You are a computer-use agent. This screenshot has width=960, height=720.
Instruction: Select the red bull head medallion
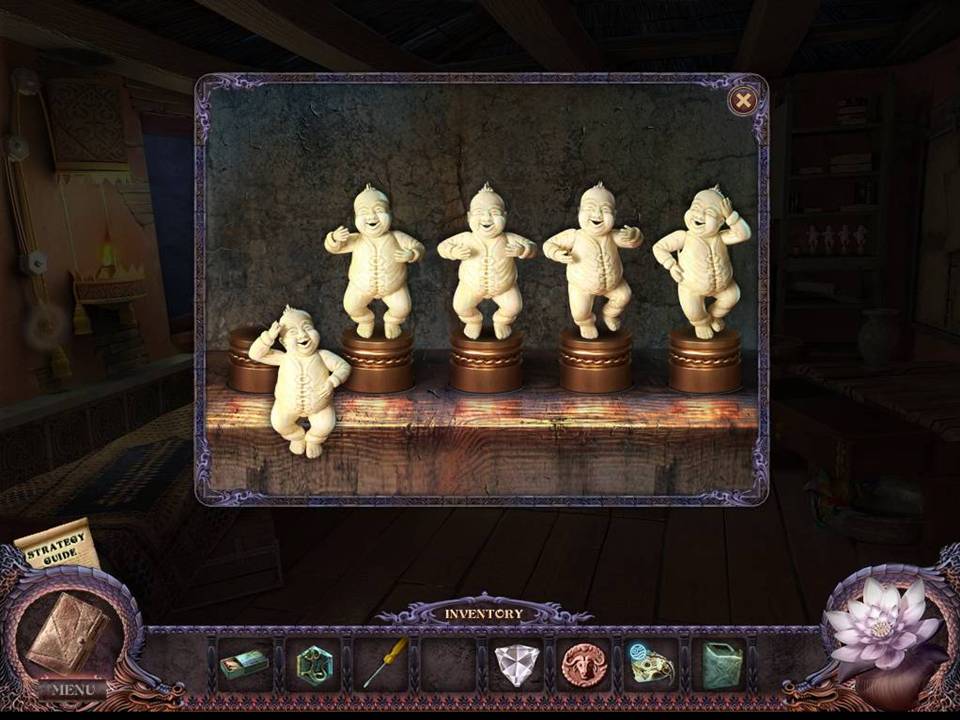pyautogui.click(x=584, y=664)
